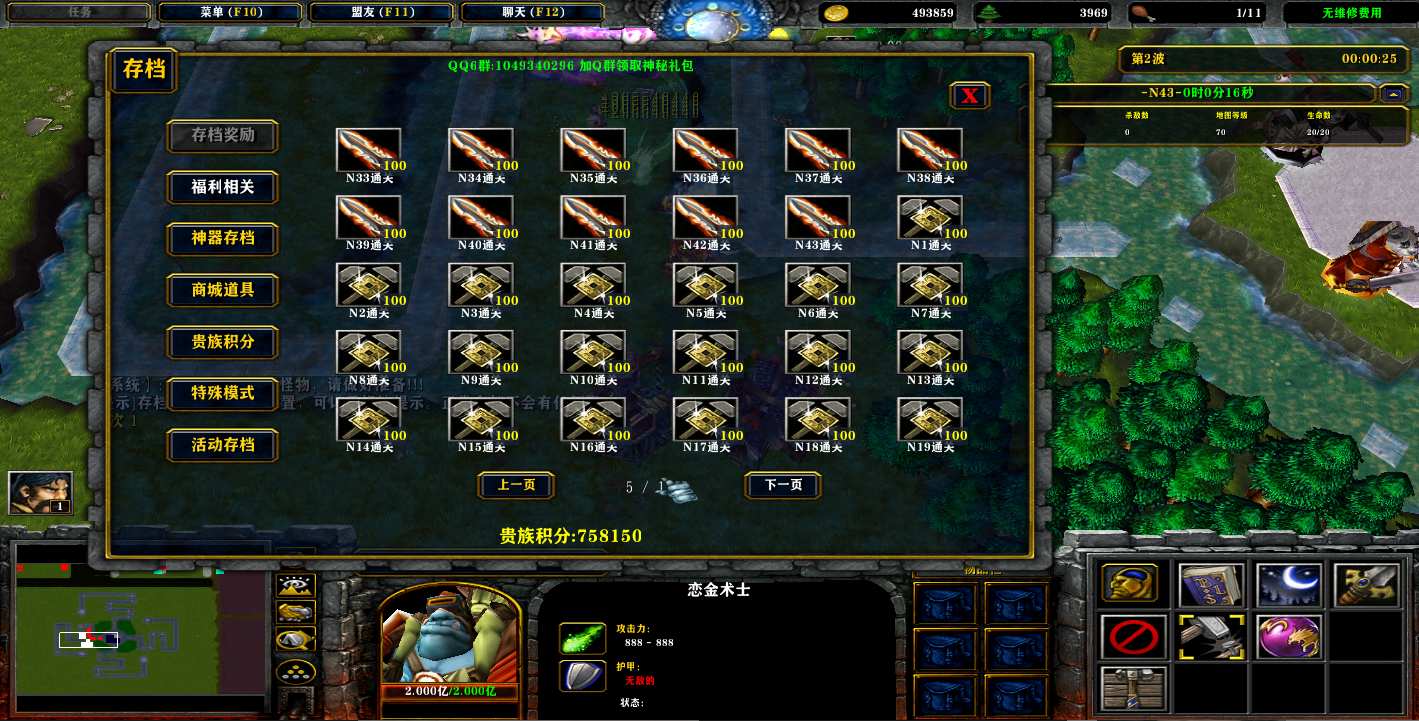Image resolution: width=1419 pixels, height=721 pixels.
Task: Select the 商城道具 category
Action: tap(222, 290)
